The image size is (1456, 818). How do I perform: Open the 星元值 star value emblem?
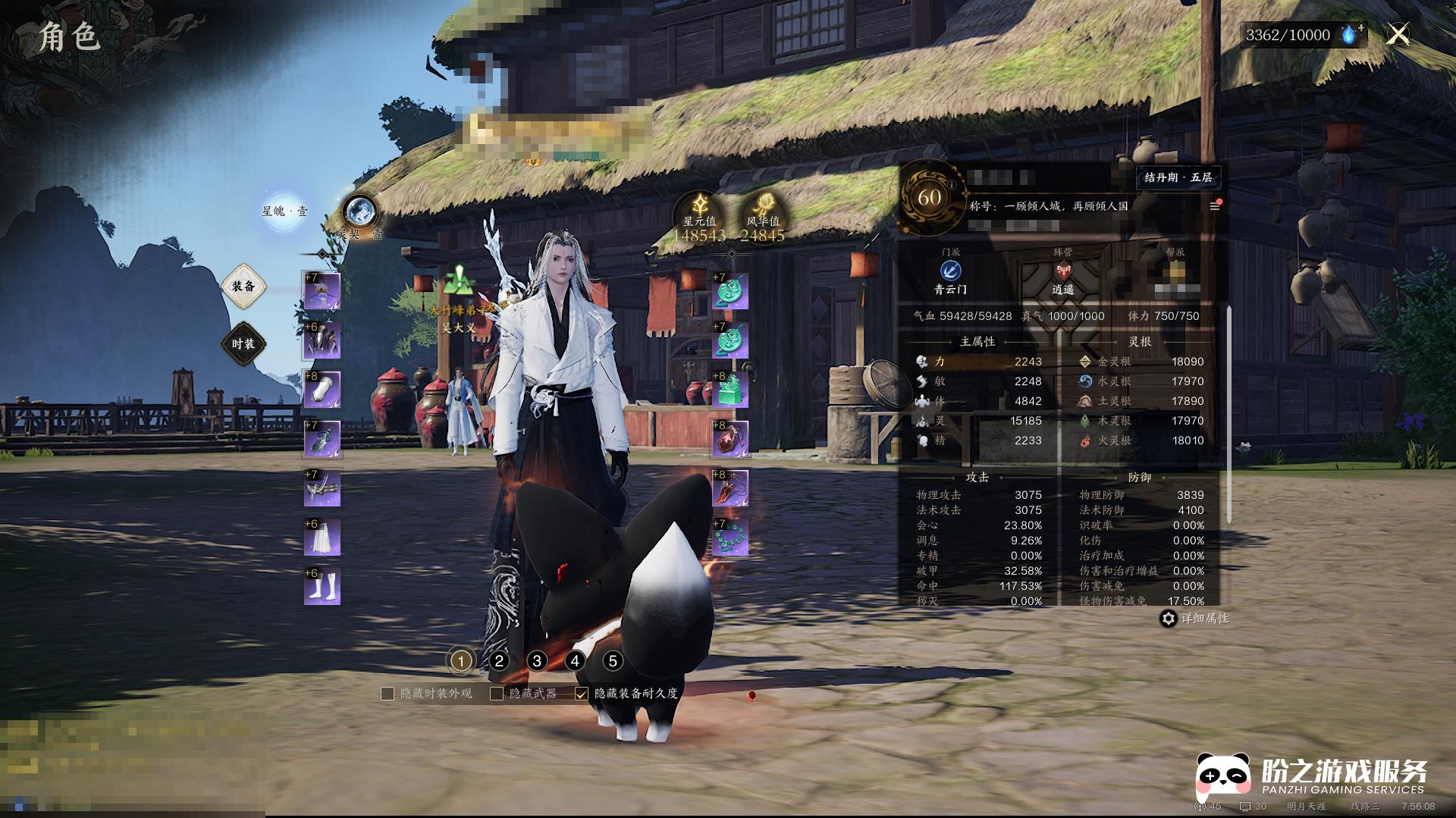699,212
